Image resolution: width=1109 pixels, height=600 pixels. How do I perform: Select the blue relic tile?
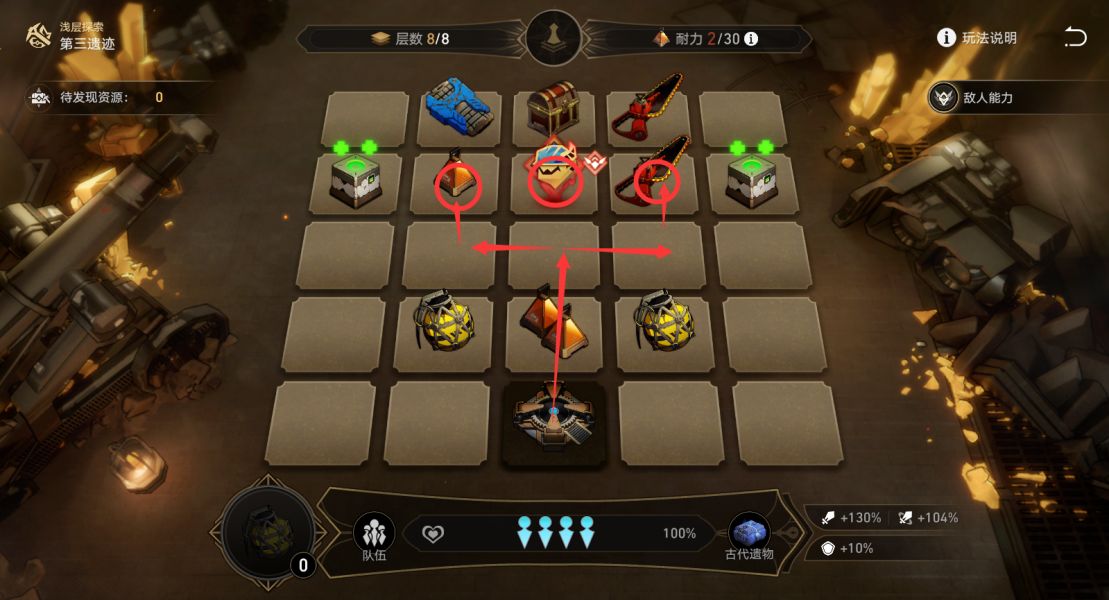[458, 108]
